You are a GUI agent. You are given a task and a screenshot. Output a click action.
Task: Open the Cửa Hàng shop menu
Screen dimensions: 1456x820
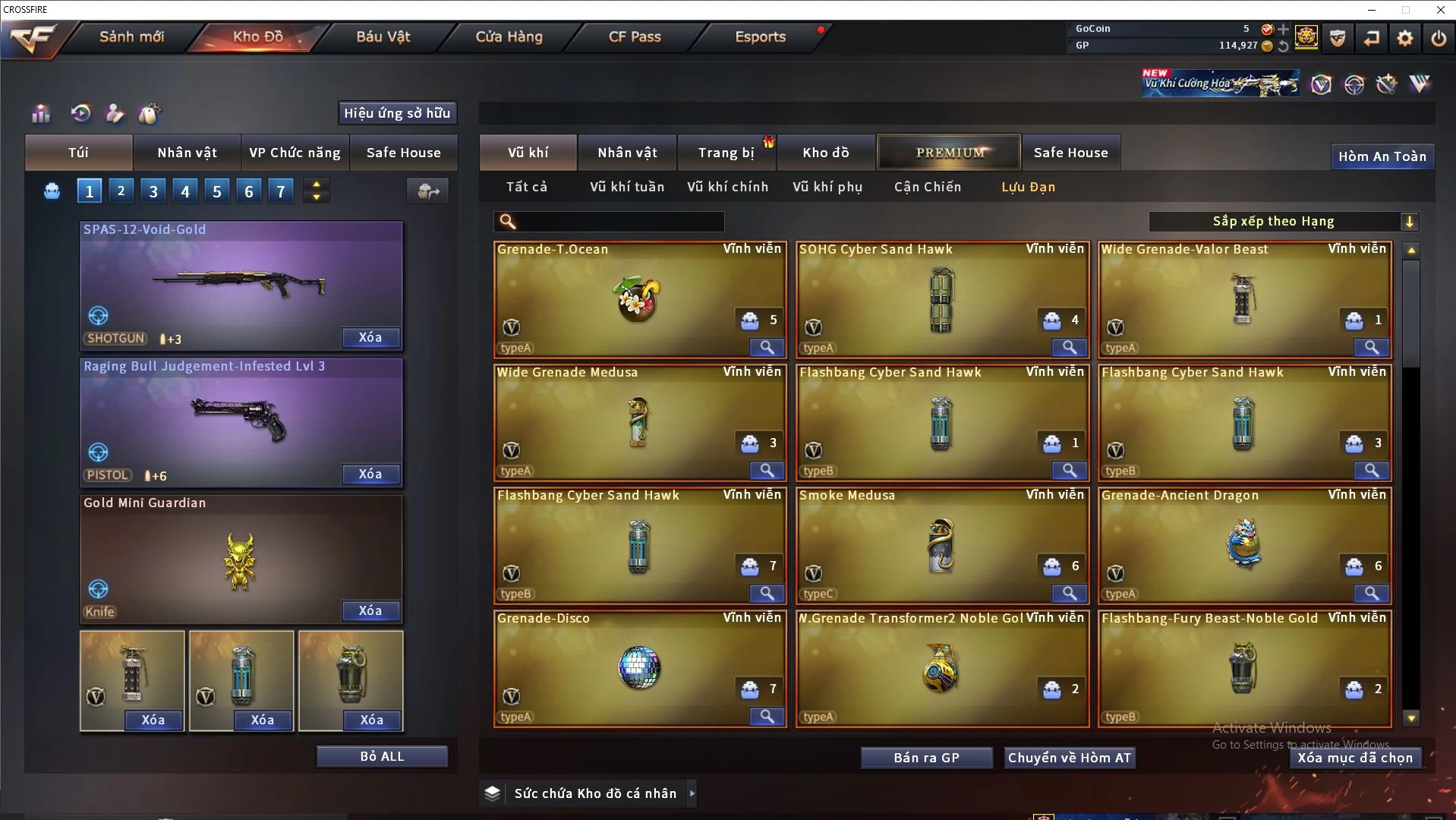[509, 36]
